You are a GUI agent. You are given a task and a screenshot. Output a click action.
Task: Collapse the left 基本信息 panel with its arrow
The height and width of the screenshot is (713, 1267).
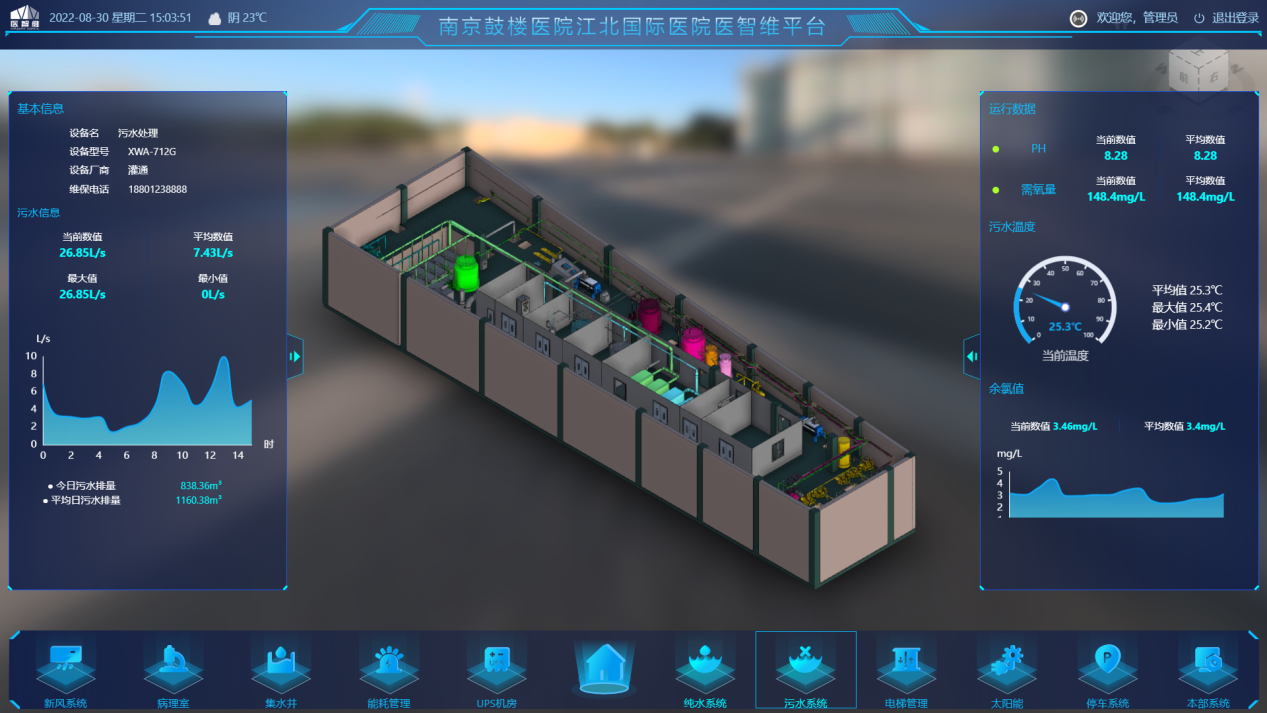pyautogui.click(x=295, y=356)
